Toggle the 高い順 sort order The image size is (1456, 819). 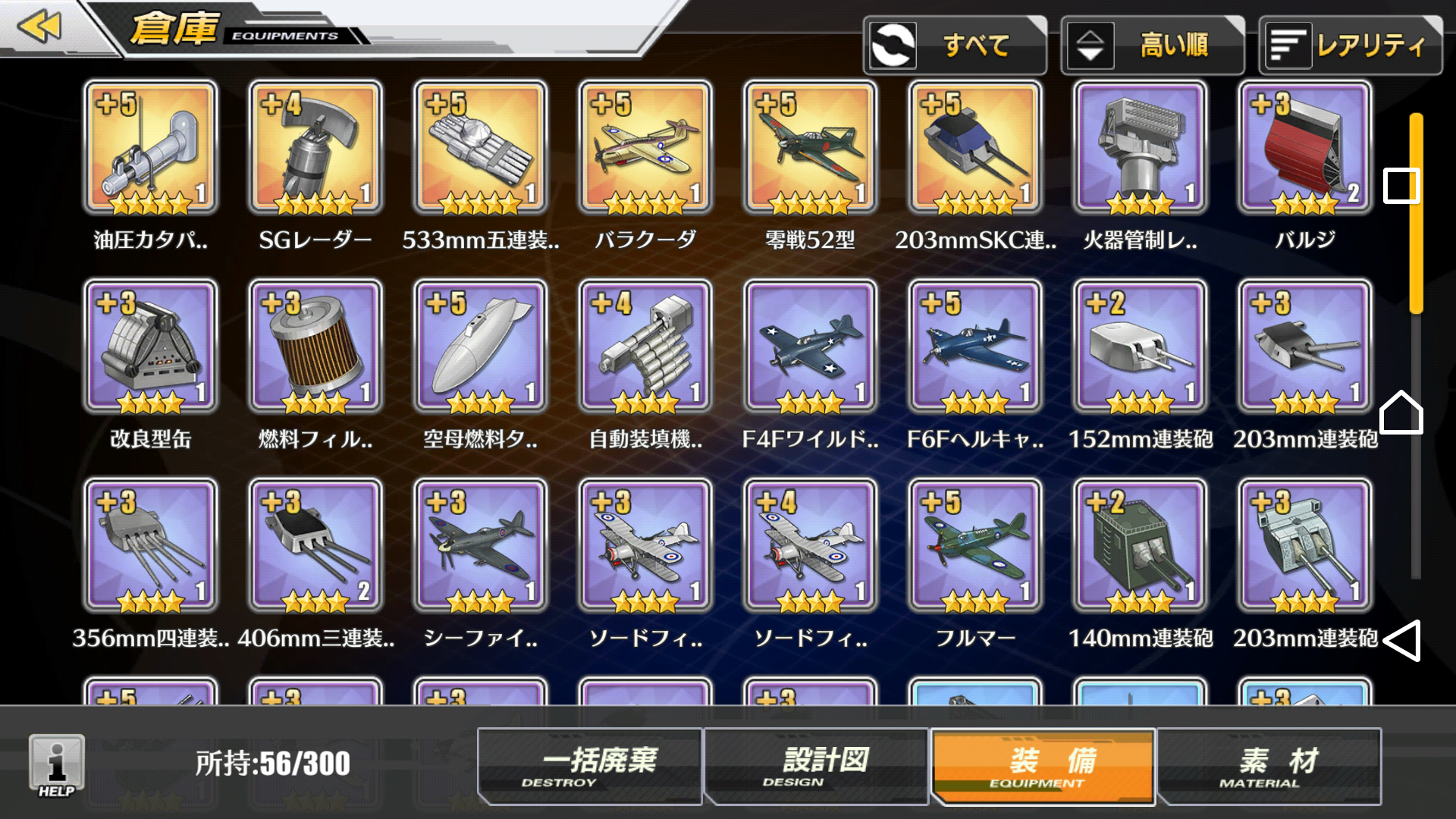coord(1152,45)
